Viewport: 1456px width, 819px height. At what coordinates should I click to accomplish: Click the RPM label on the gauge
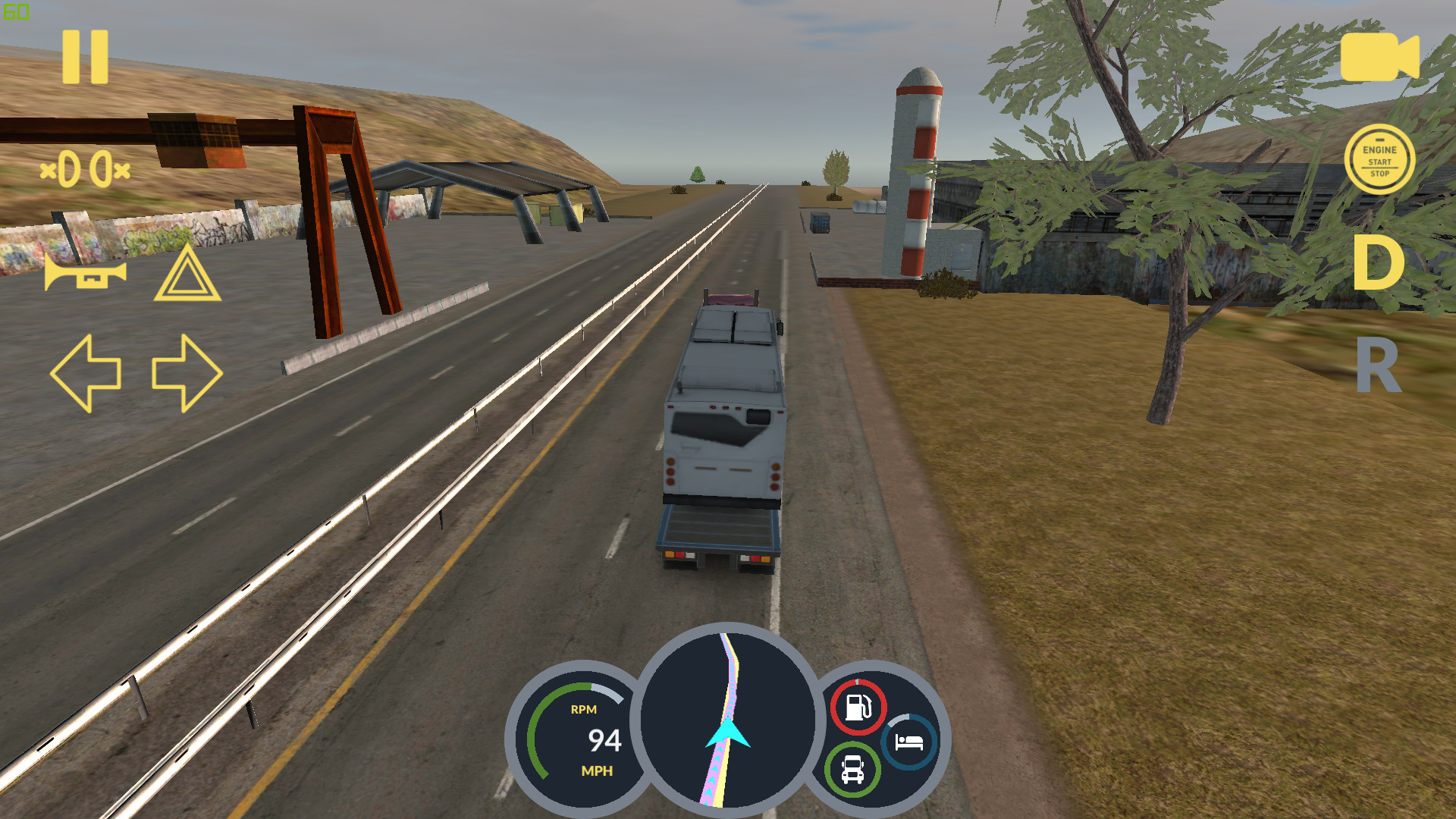coord(583,711)
